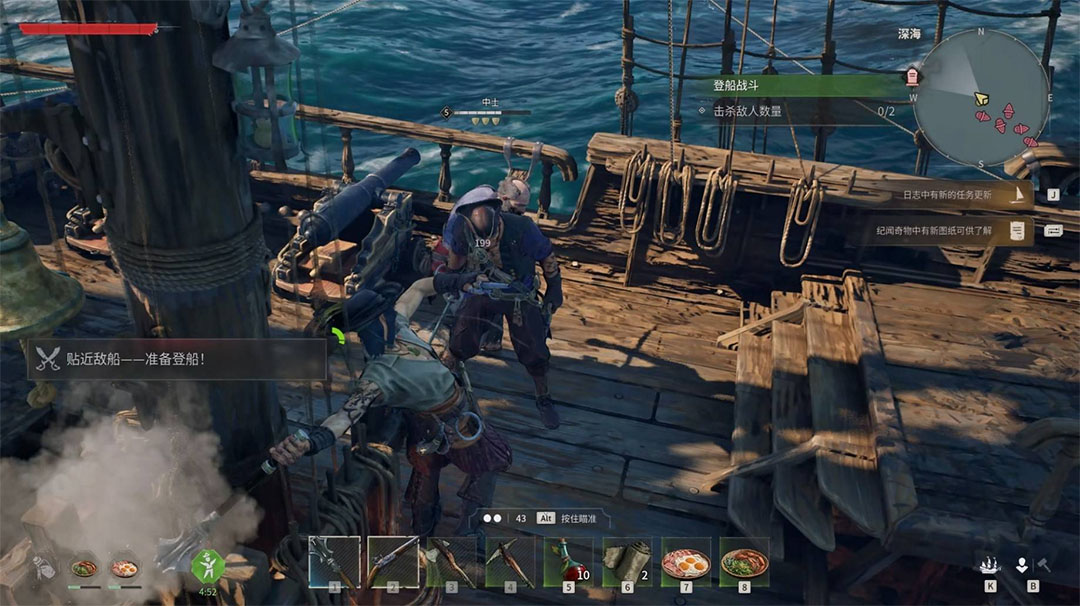Choose the hatchet tool in slot 3
The height and width of the screenshot is (606, 1080).
[x=451, y=561]
